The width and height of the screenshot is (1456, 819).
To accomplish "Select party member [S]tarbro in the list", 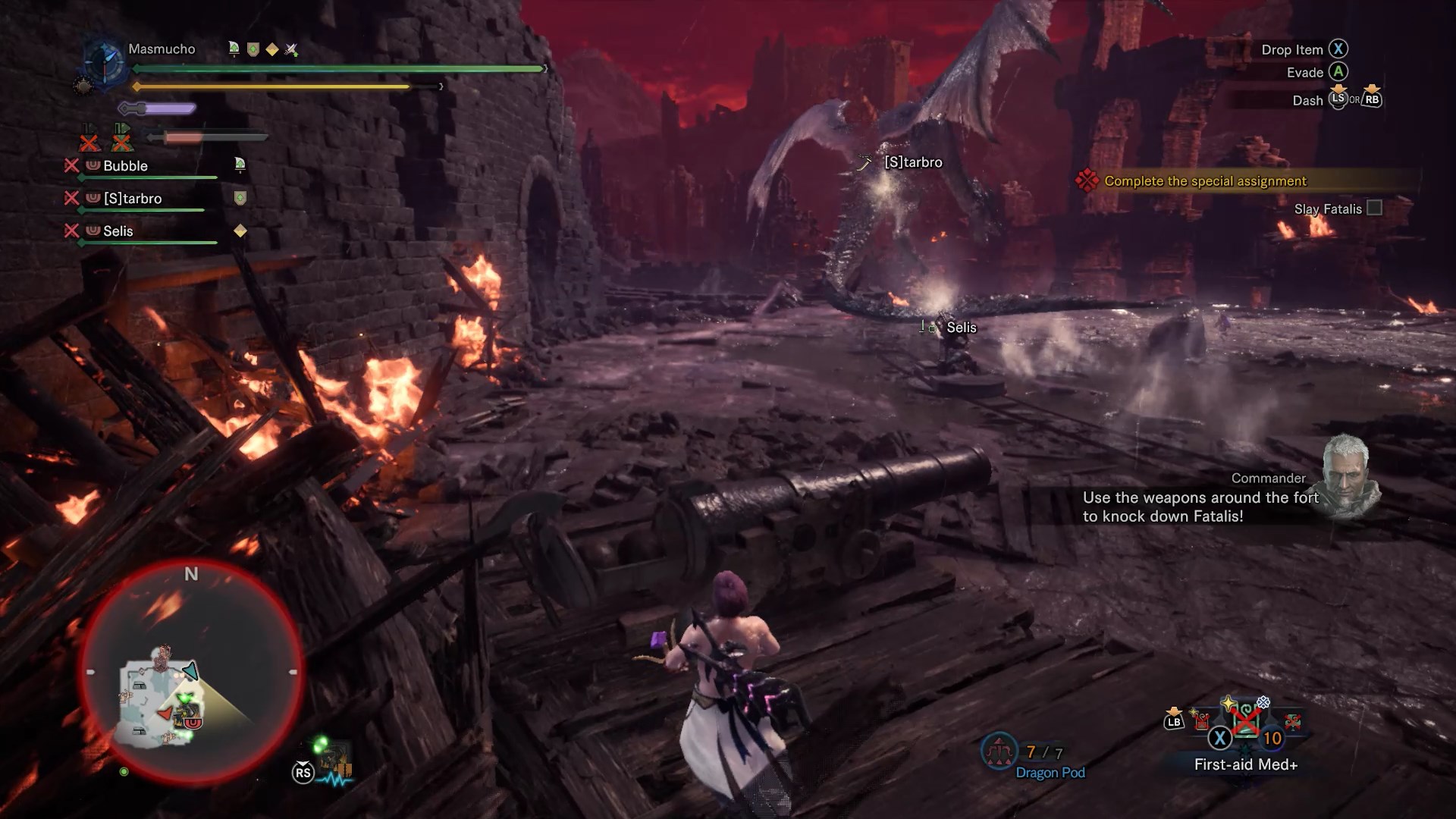I will 133,199.
